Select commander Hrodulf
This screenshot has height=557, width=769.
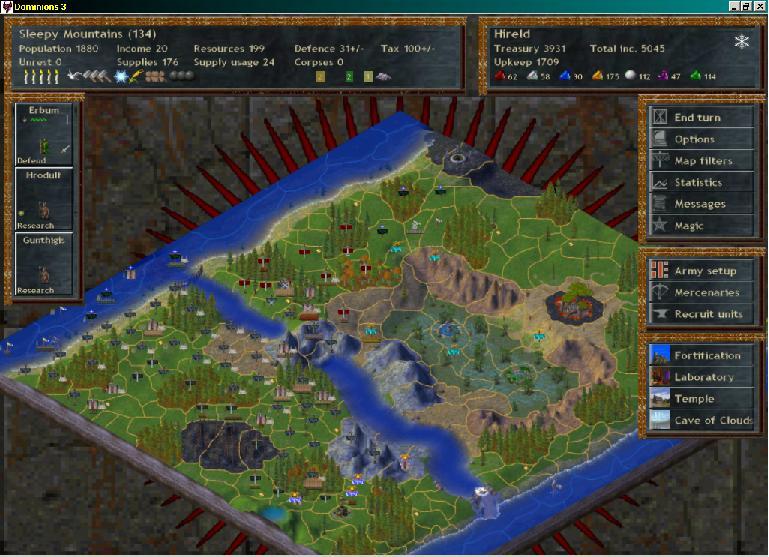44,199
